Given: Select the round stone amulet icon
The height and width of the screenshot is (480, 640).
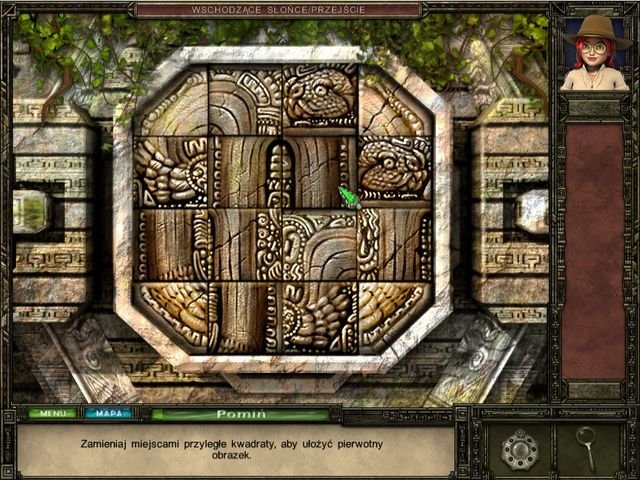Looking at the screenshot, I should point(520,449).
